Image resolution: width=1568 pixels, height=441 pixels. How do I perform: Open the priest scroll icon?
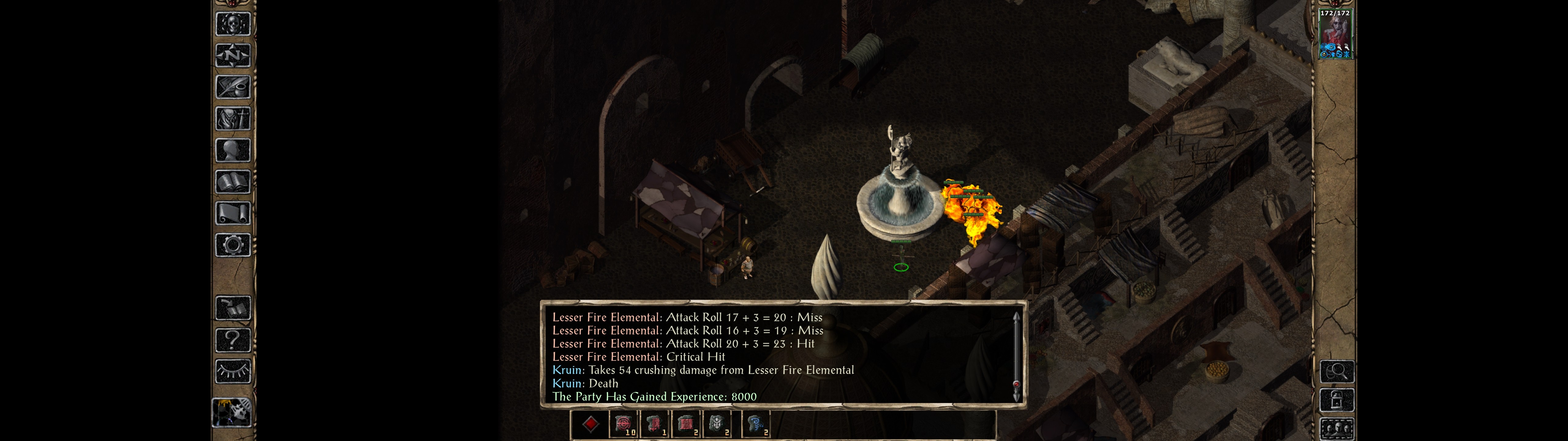point(233,214)
